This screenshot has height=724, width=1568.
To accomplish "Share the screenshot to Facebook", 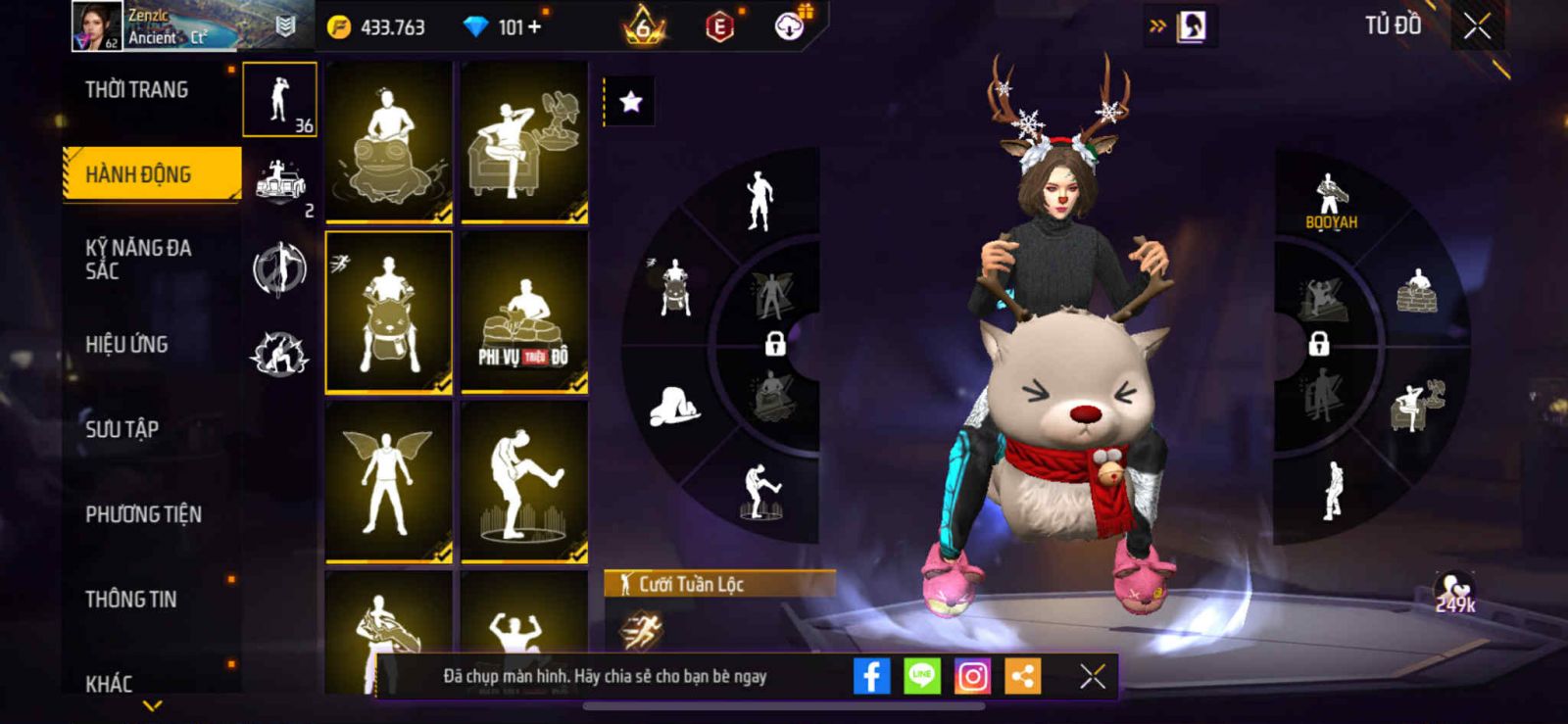I will (x=871, y=676).
